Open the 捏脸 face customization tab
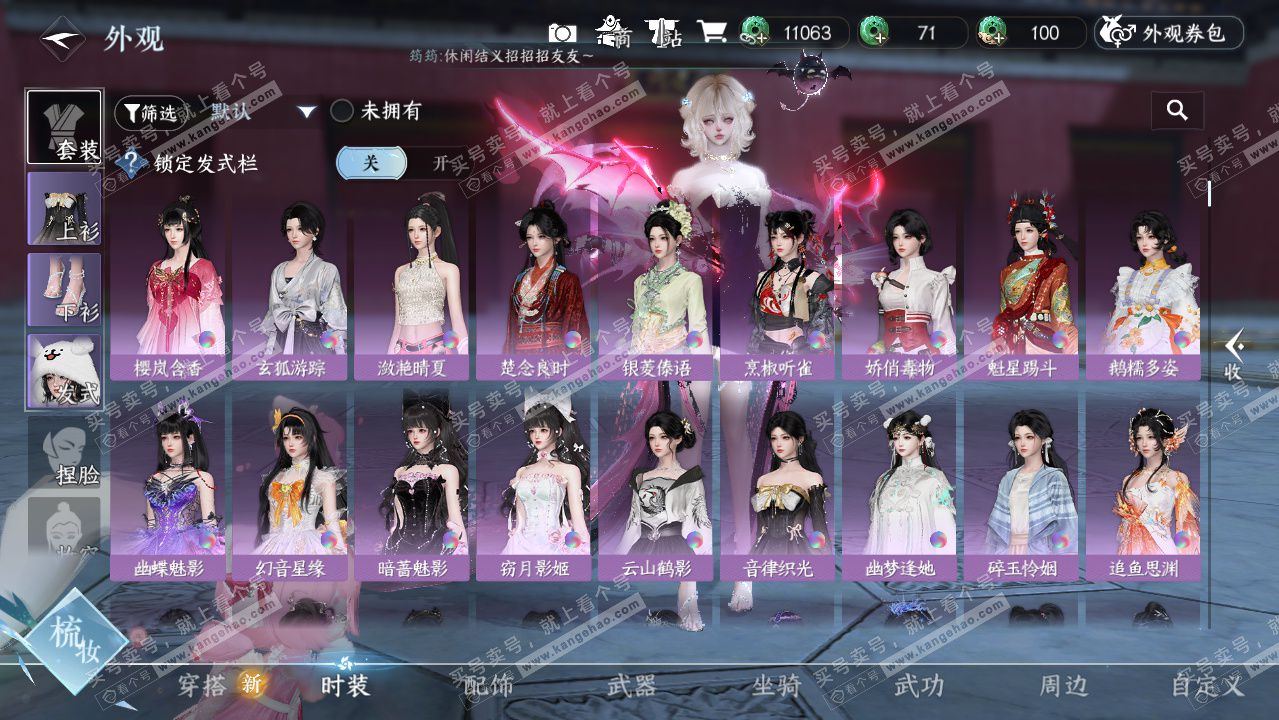Viewport: 1279px width, 720px height. coord(64,453)
